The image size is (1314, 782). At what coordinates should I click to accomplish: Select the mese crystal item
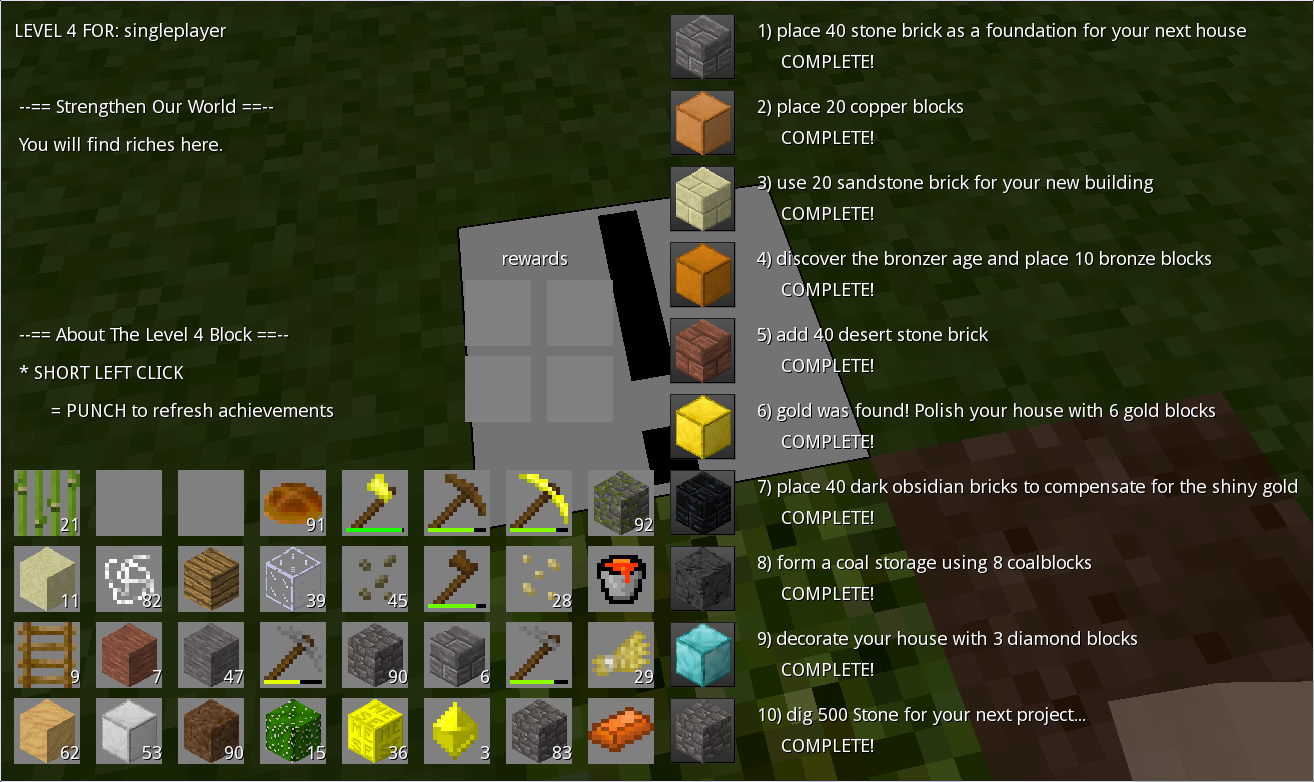[457, 731]
